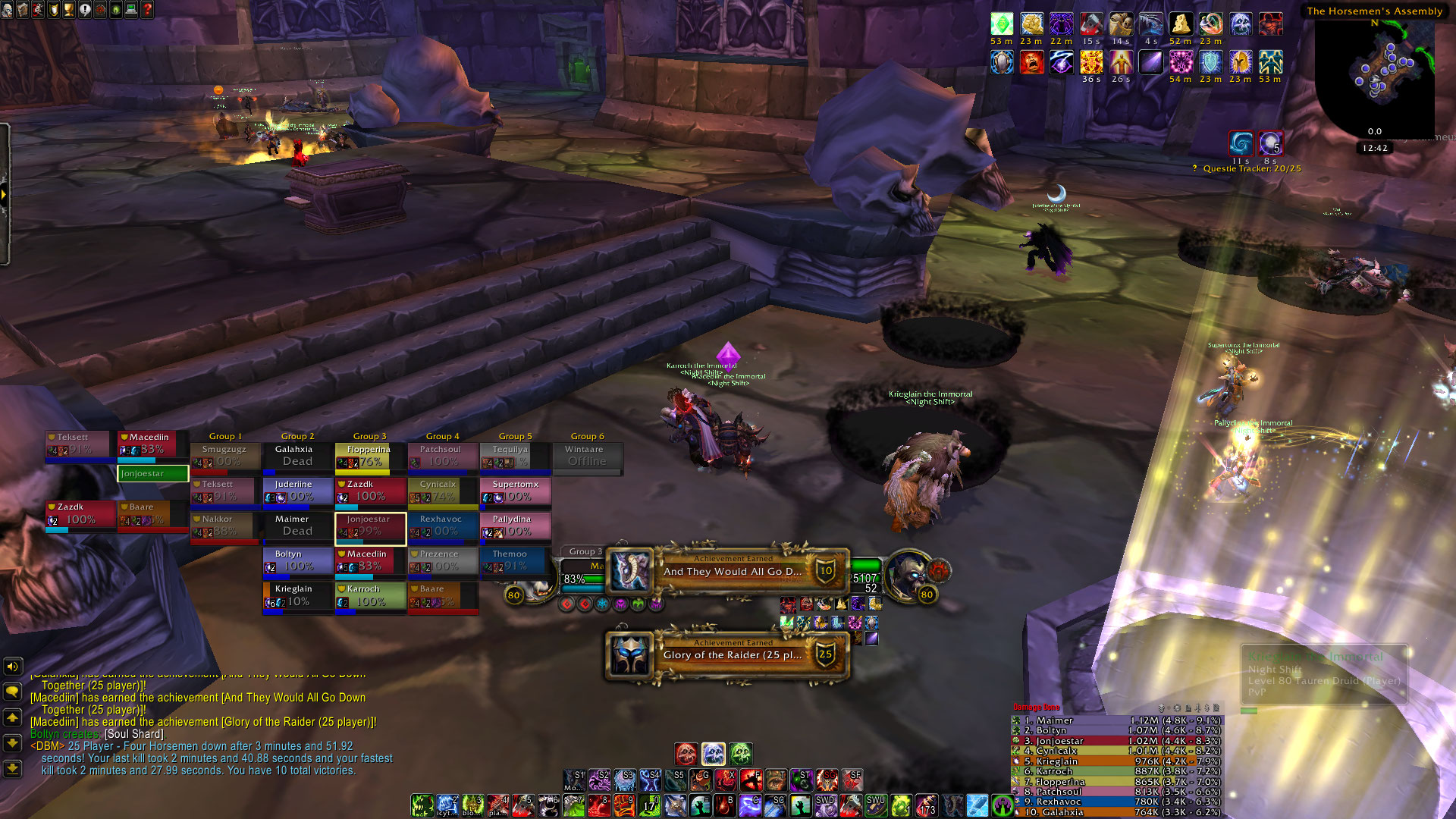Screen dimensions: 1456x819
Task: Select Flopperina's raid frame
Action: pyautogui.click(x=369, y=456)
